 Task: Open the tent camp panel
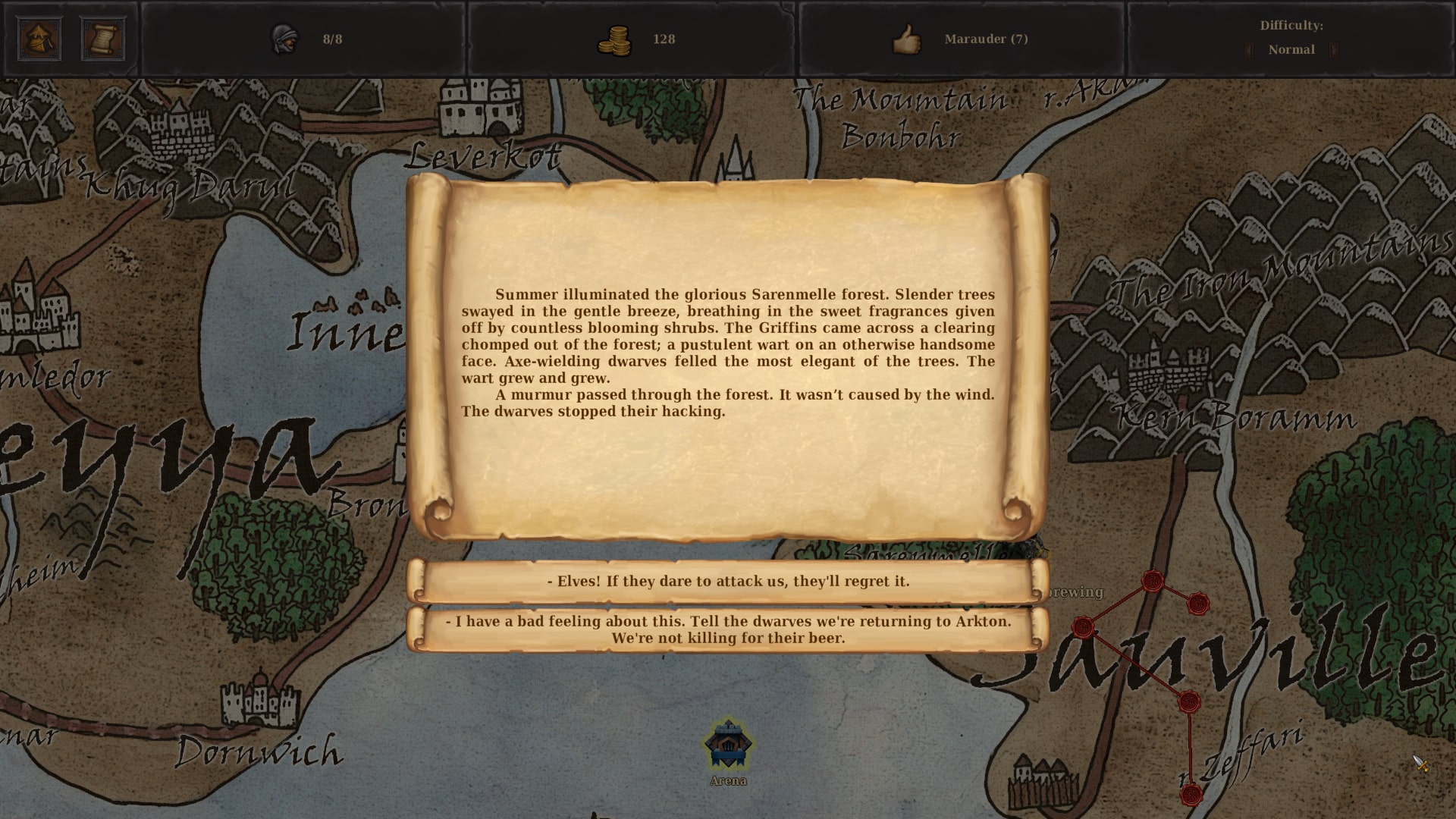[x=39, y=39]
